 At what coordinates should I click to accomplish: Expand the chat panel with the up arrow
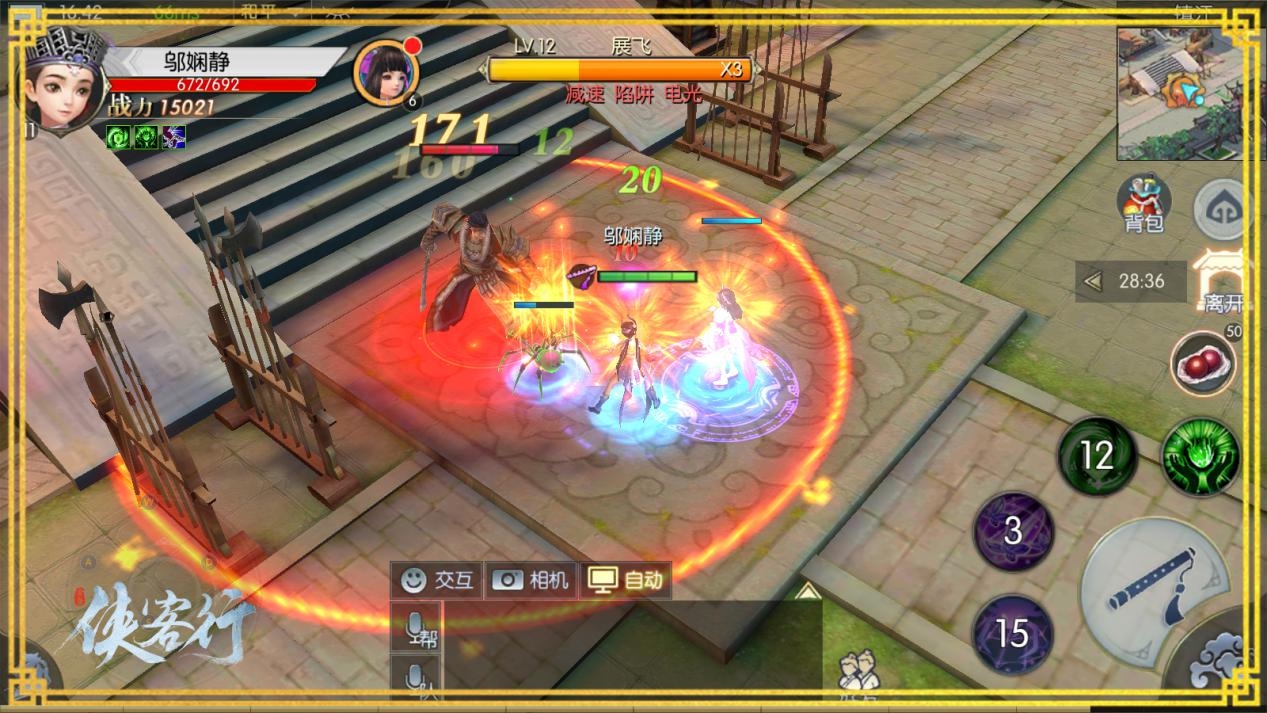click(807, 591)
